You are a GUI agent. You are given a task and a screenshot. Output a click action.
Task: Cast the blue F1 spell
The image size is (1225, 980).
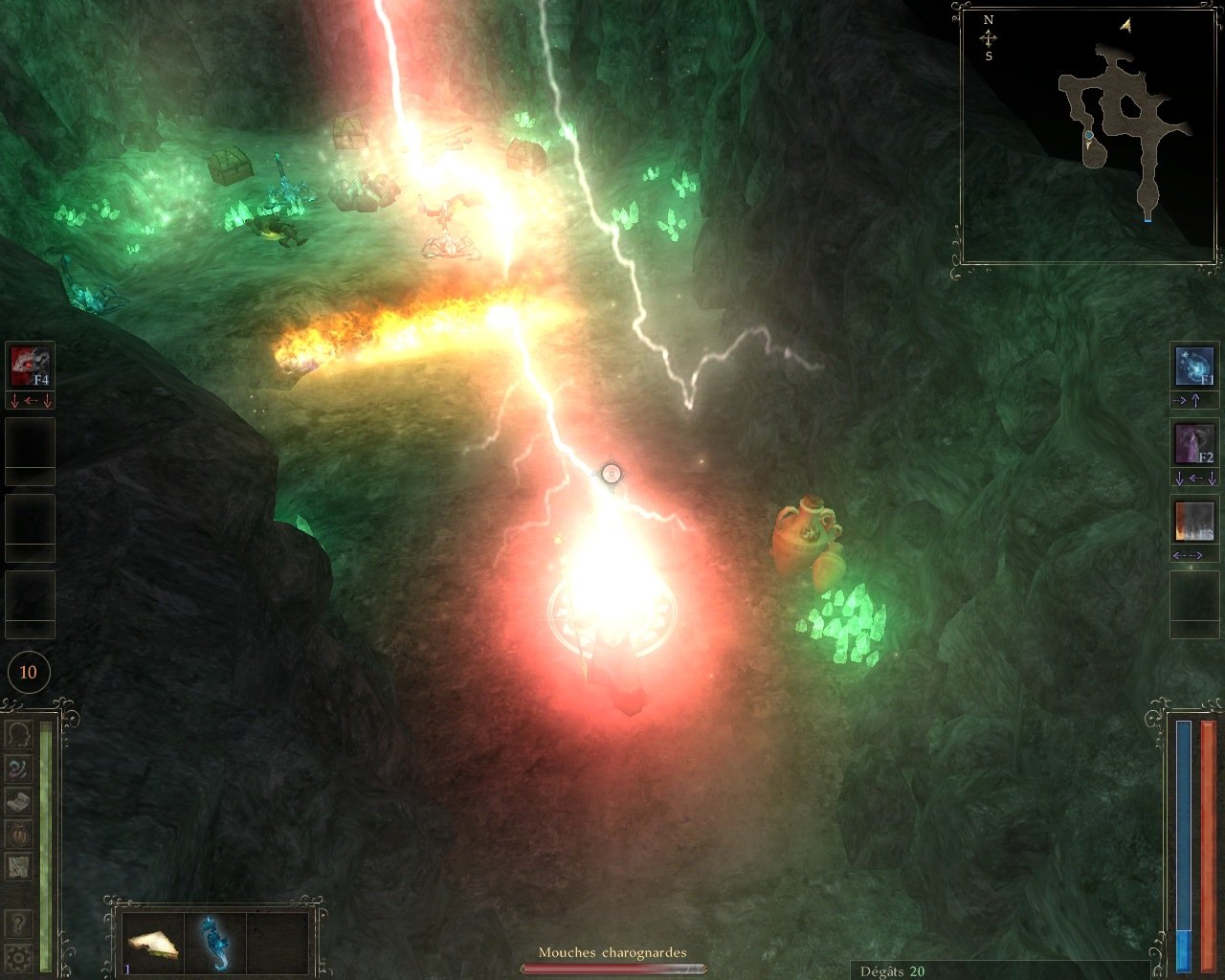click(1193, 366)
